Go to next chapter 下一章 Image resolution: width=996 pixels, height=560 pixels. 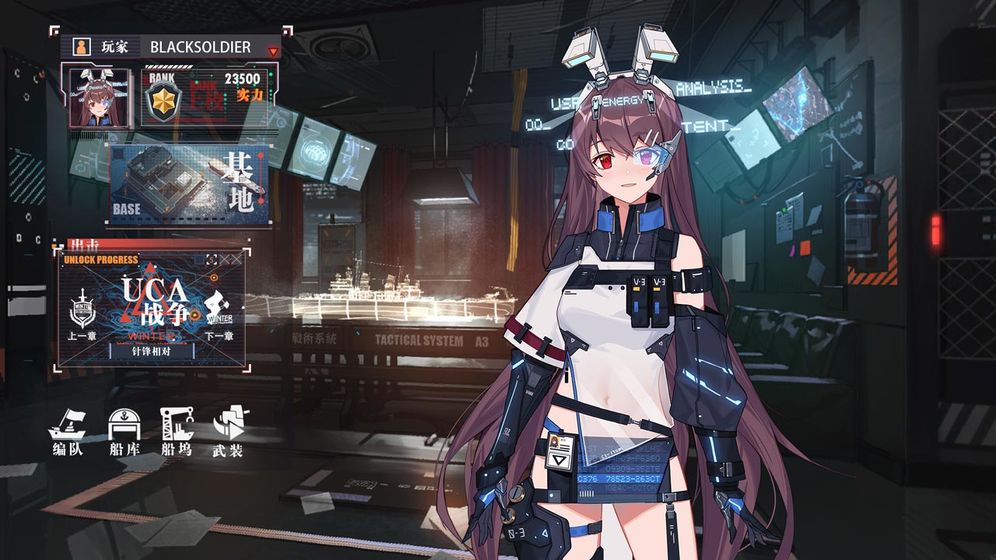point(220,319)
